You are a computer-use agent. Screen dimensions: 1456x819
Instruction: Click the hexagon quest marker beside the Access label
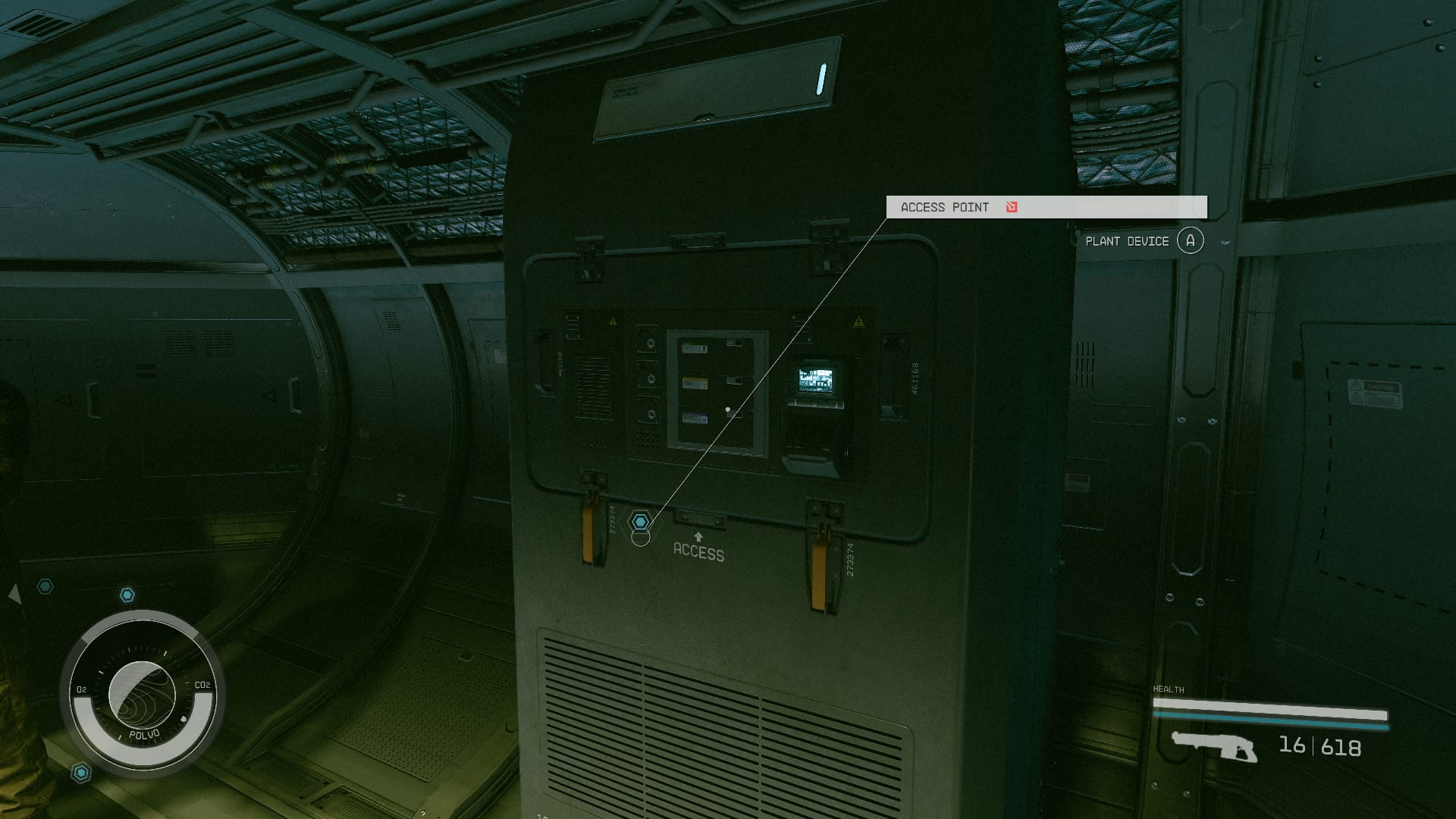tap(641, 522)
